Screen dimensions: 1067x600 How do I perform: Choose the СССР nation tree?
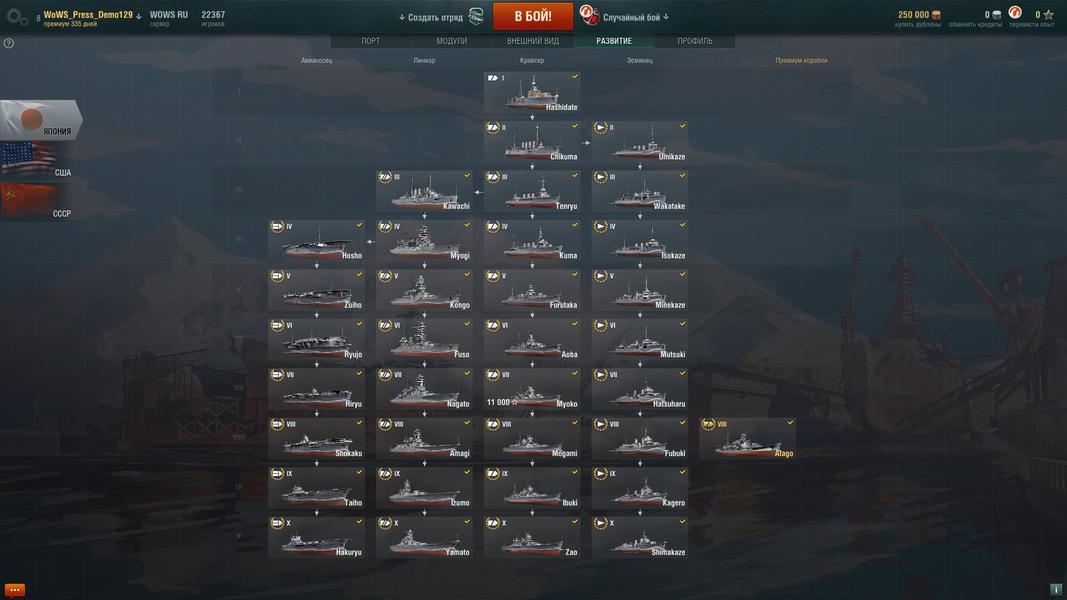[38, 202]
